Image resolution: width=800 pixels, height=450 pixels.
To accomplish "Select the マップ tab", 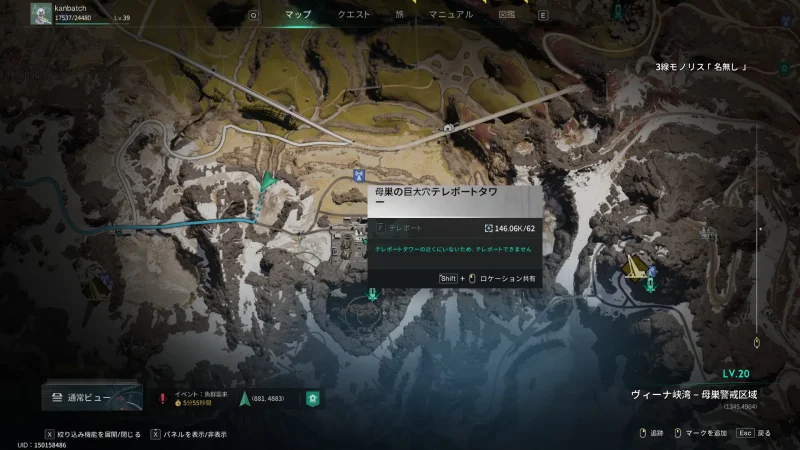I will (x=298, y=15).
